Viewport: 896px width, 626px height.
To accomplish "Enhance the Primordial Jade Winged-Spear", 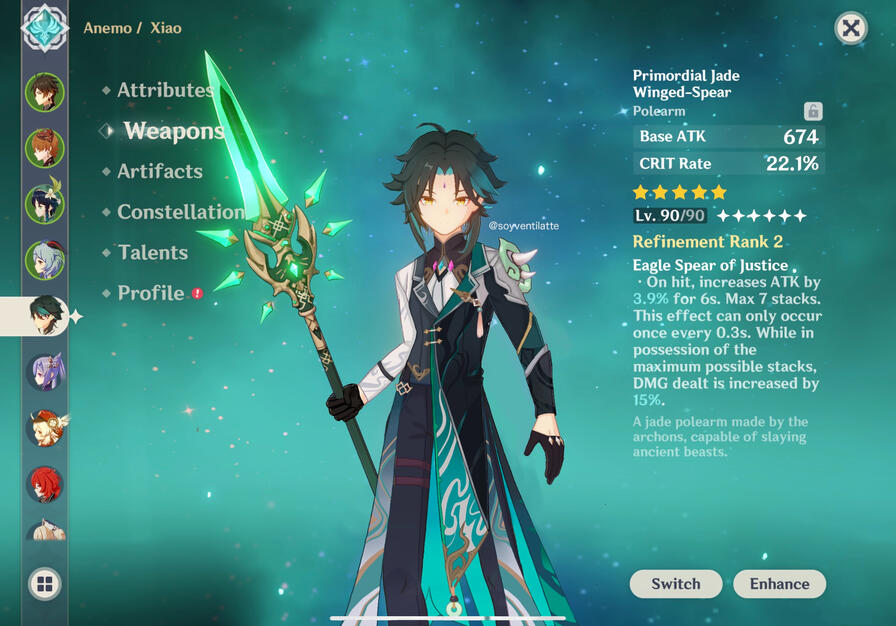I will (780, 584).
